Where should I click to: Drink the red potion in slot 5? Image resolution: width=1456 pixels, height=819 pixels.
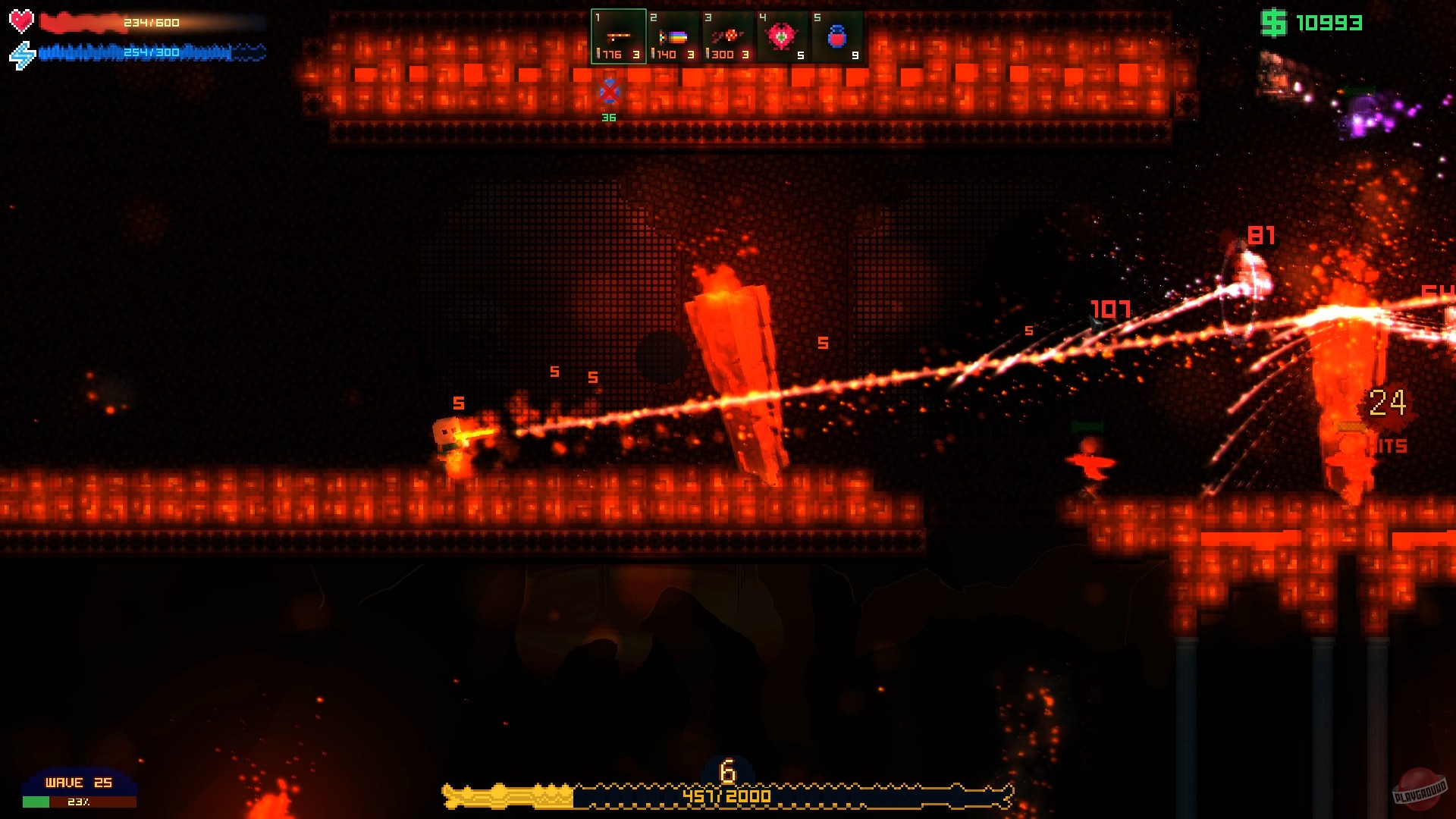coord(836,34)
